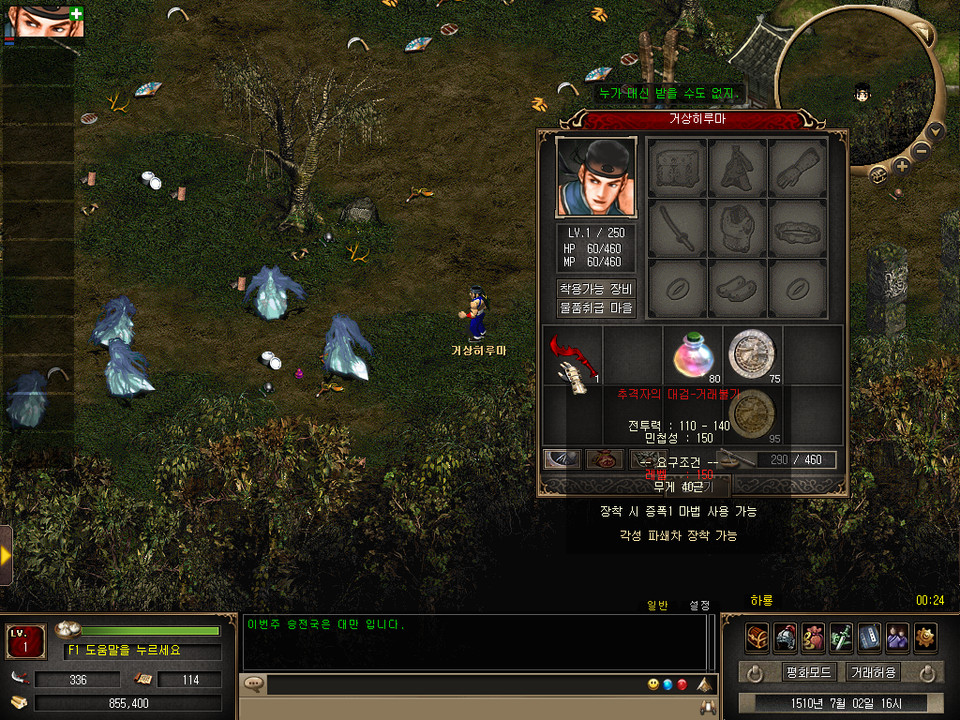Open the blue book menu icon

[869, 637]
